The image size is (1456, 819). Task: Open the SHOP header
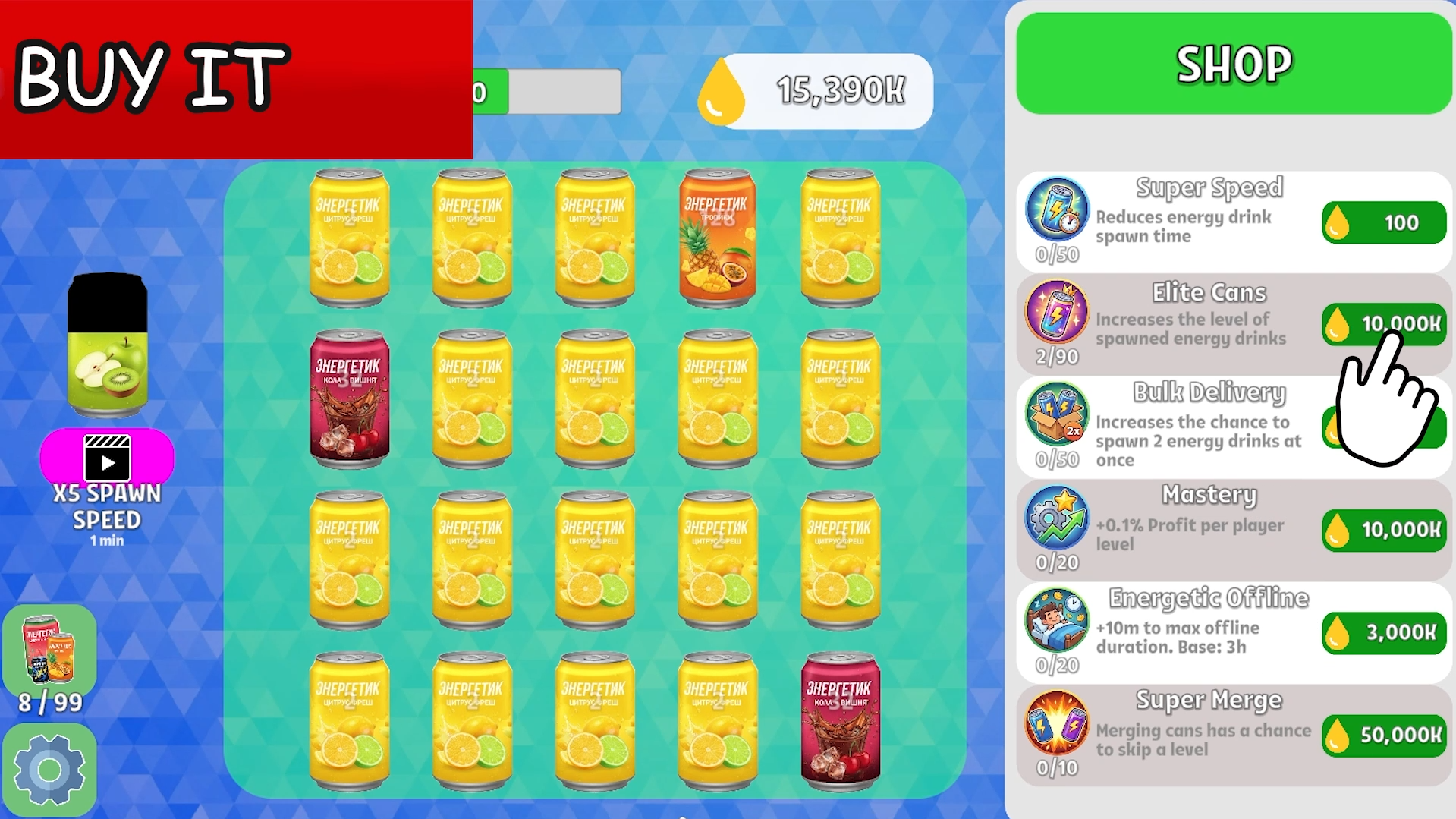tap(1233, 64)
